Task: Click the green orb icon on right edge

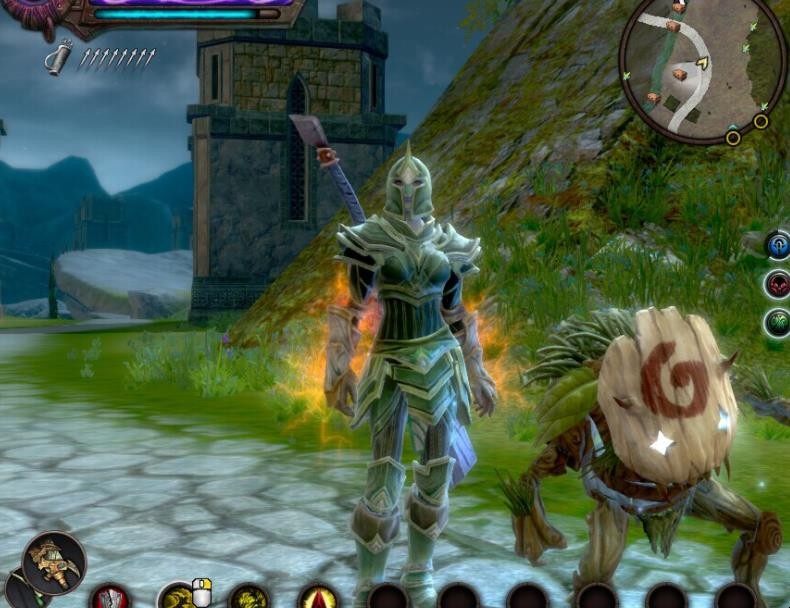Action: click(778, 323)
